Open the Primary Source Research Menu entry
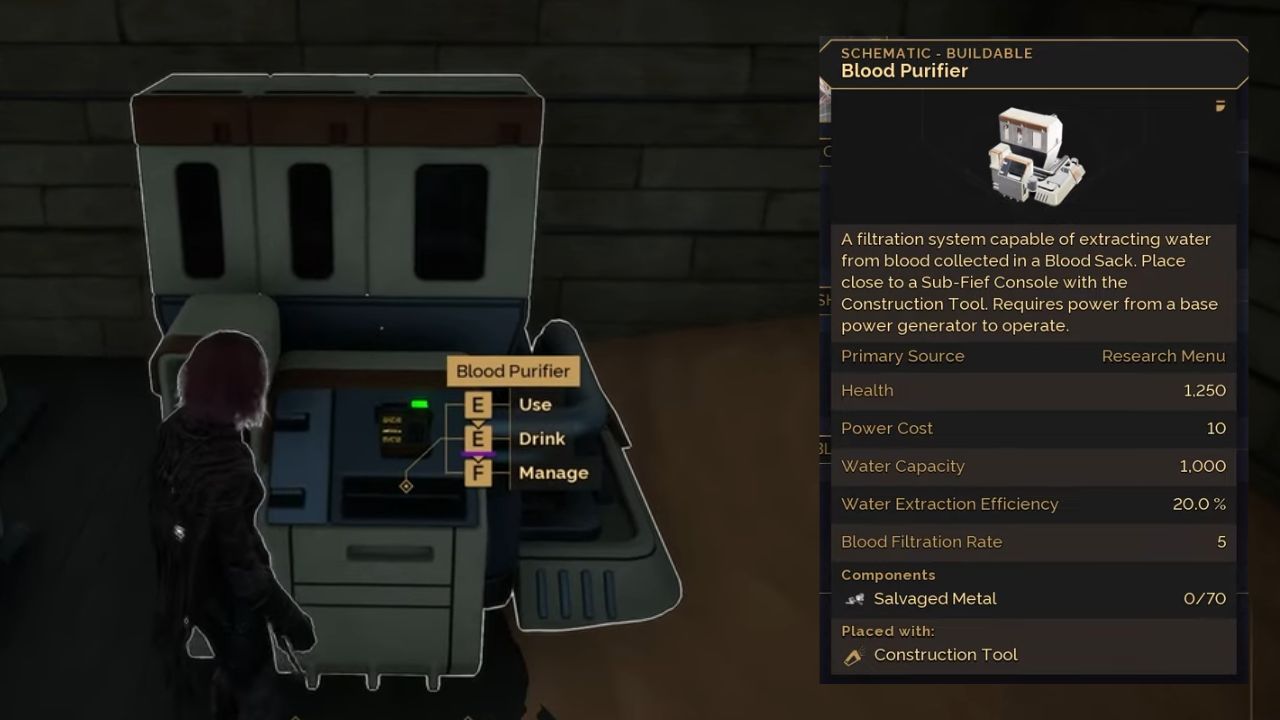1280x720 pixels. pos(1163,356)
